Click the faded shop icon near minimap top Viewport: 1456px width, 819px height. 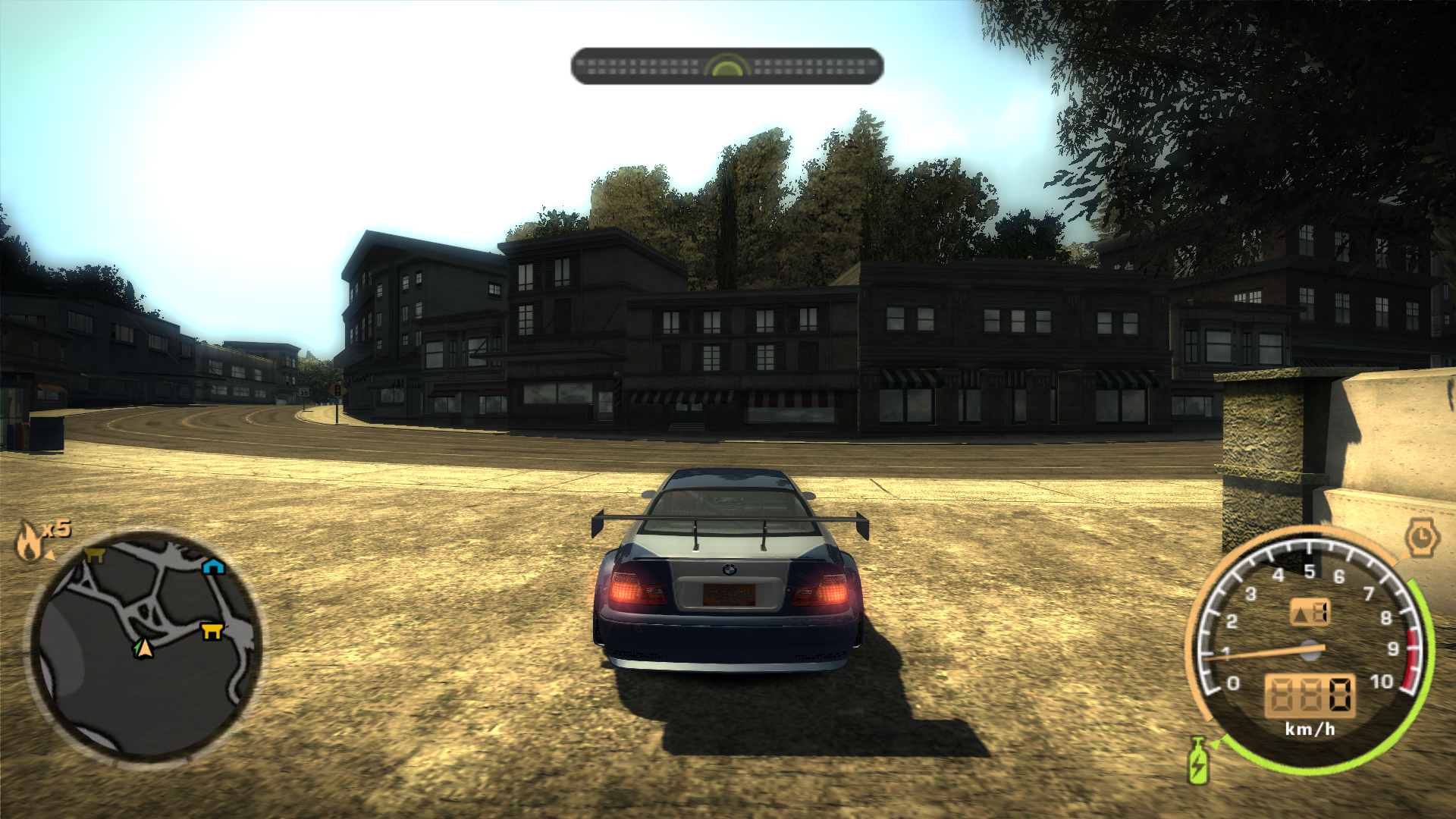tap(94, 555)
